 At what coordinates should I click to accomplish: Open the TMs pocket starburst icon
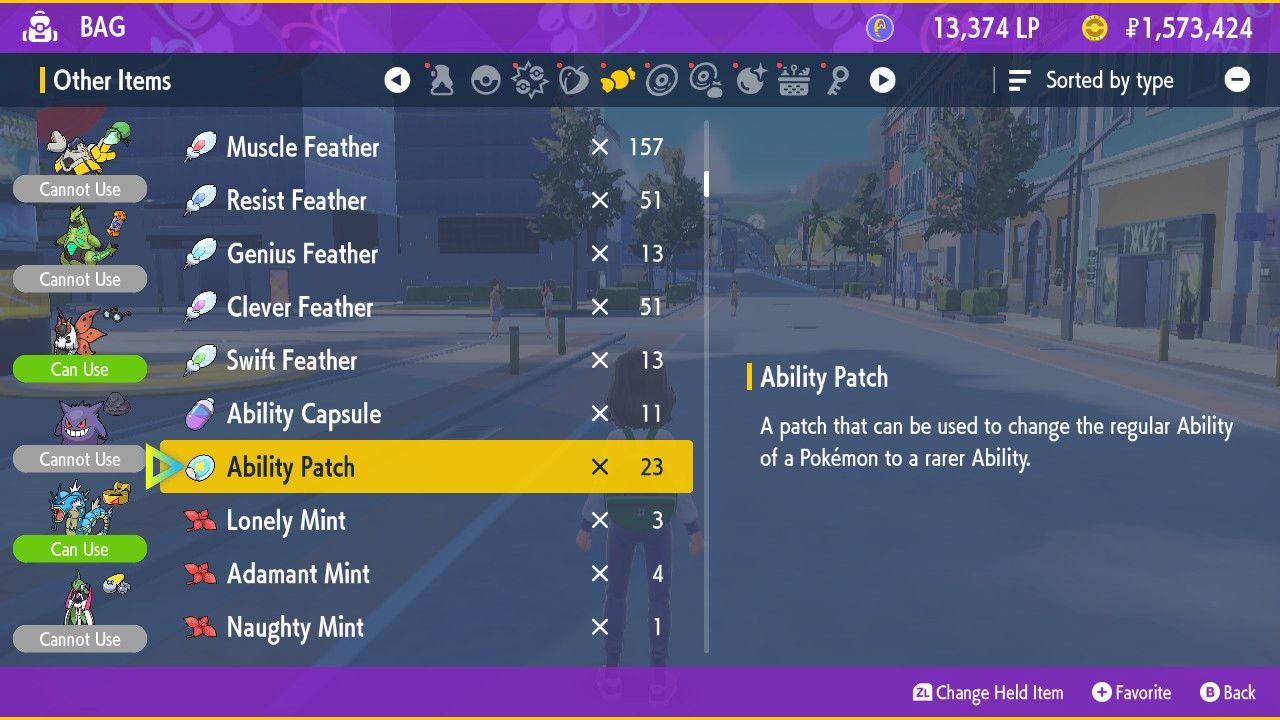[530, 80]
